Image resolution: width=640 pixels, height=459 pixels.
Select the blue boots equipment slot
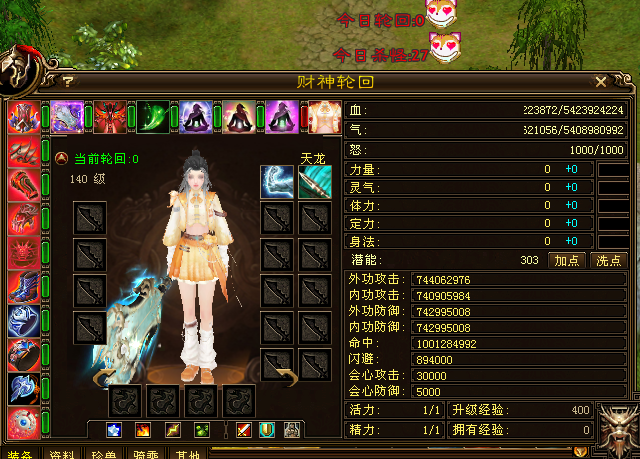point(23,287)
